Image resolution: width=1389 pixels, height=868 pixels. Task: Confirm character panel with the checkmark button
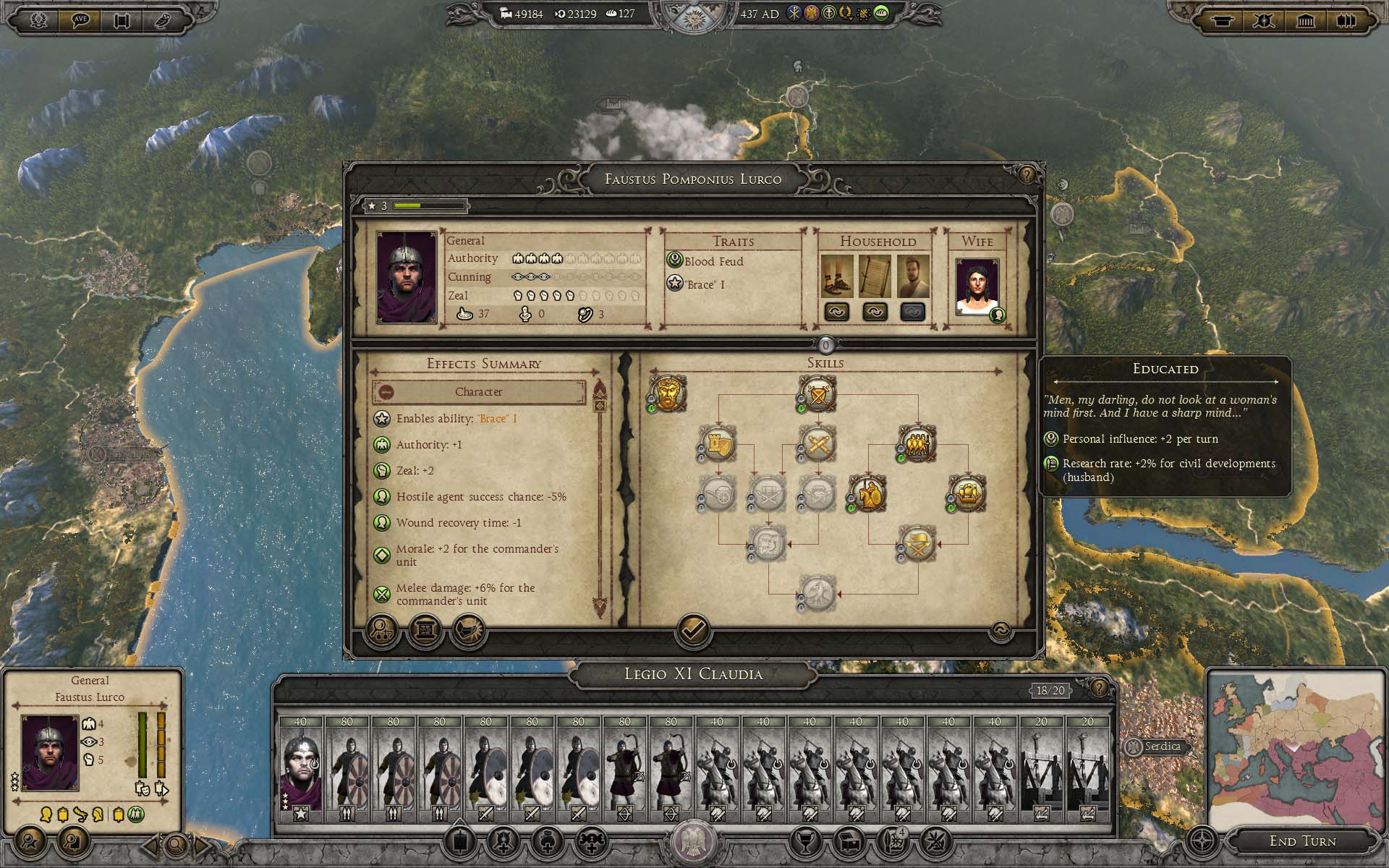tap(692, 630)
